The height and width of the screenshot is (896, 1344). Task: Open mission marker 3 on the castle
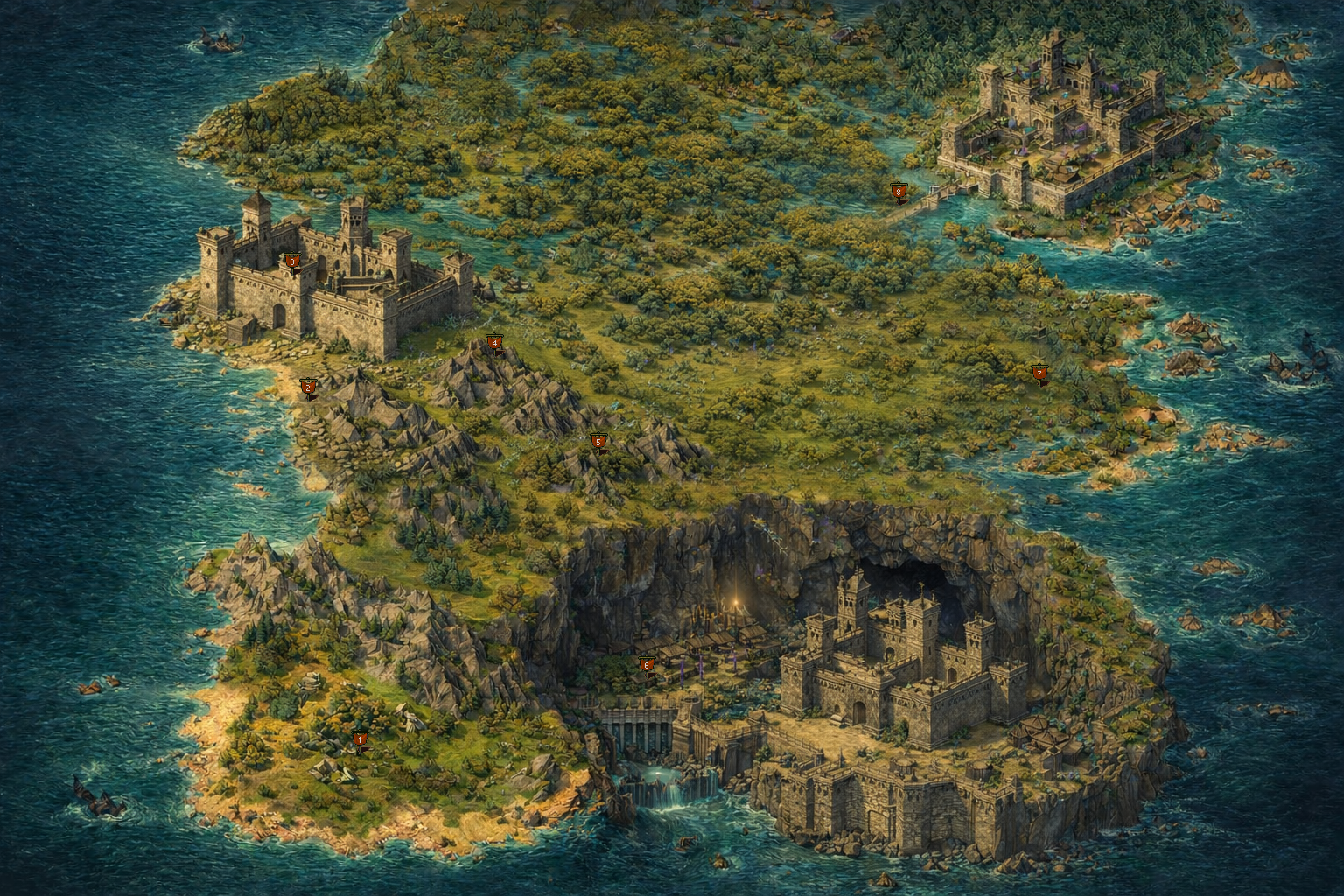click(x=292, y=261)
